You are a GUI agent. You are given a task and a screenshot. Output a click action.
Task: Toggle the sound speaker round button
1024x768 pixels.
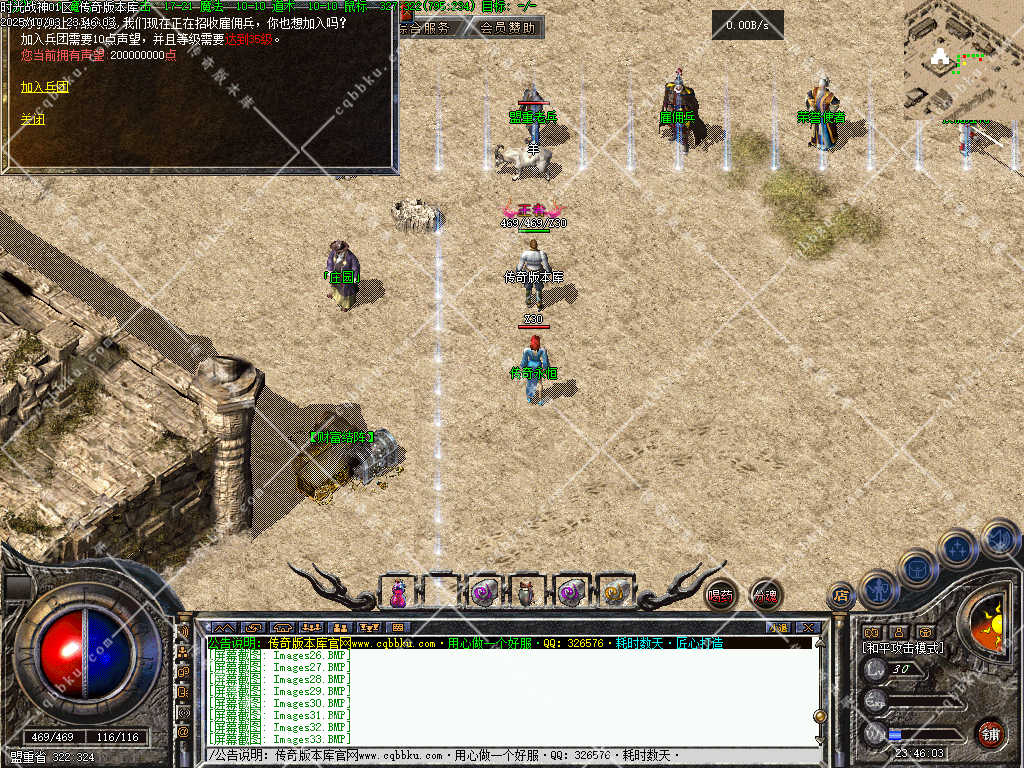(x=998, y=538)
